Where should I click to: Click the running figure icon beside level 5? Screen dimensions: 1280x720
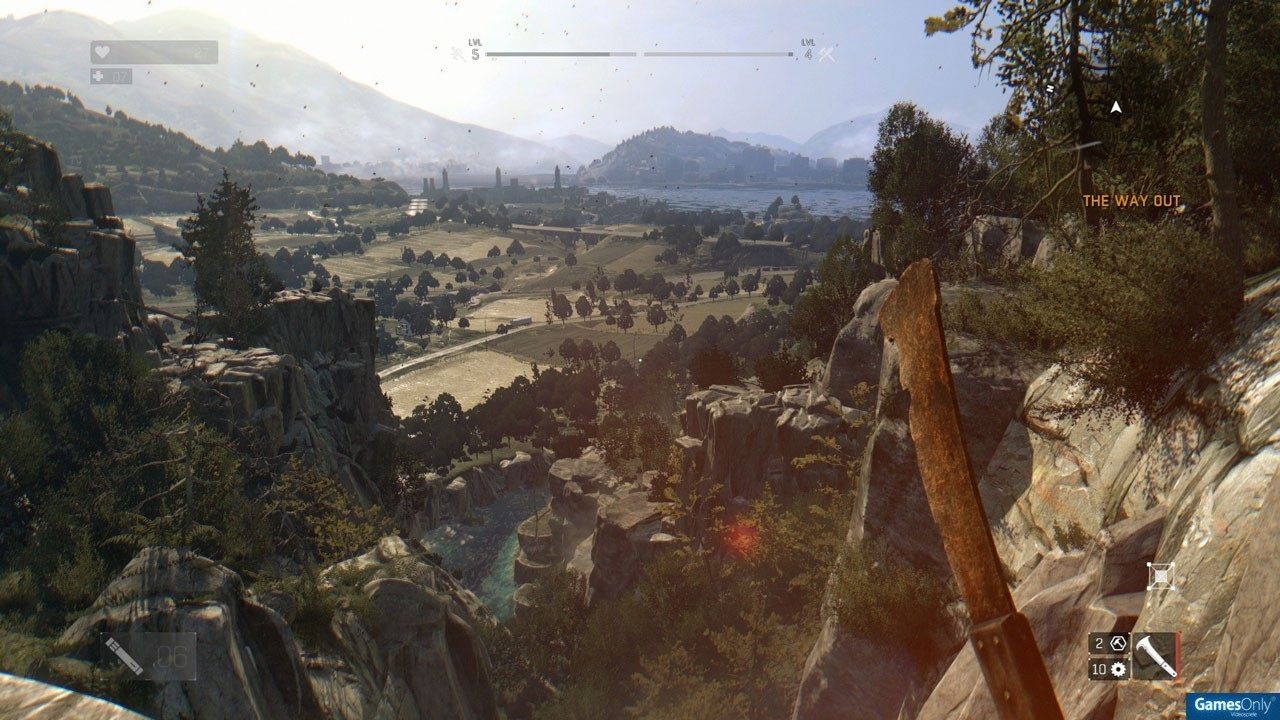tap(458, 54)
